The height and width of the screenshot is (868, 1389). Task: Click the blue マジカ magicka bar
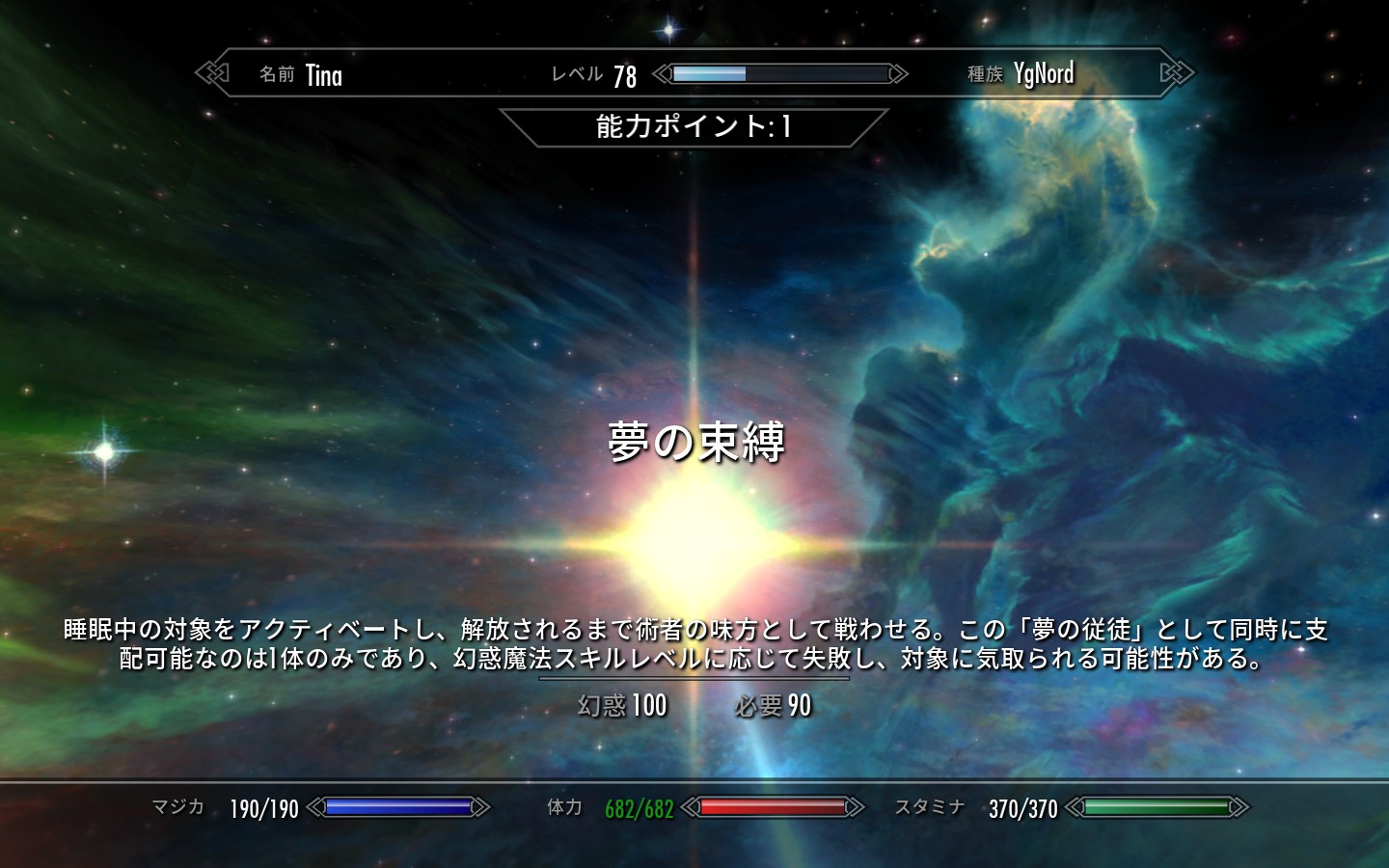click(395, 806)
